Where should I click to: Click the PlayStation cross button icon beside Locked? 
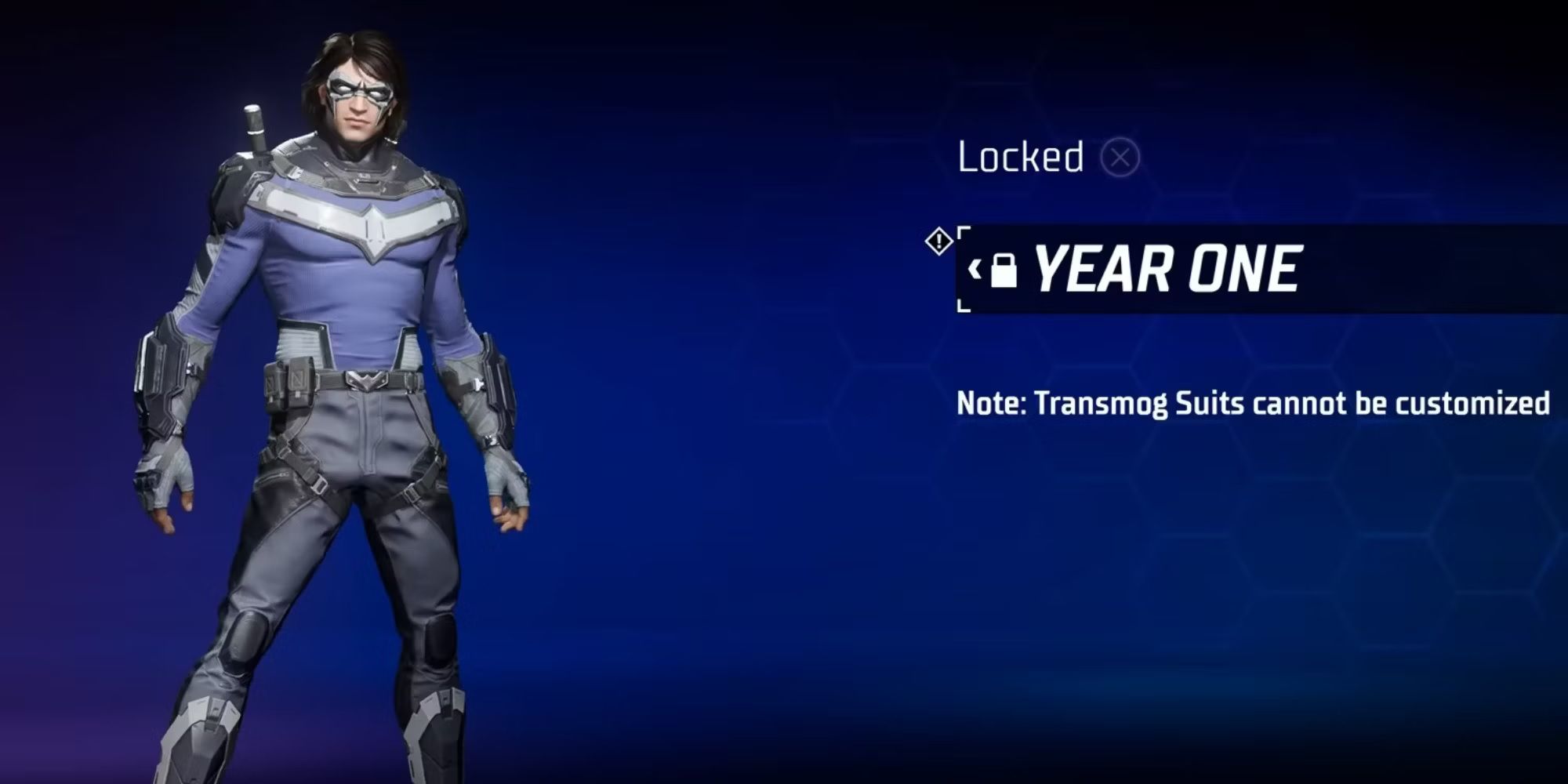click(1124, 159)
